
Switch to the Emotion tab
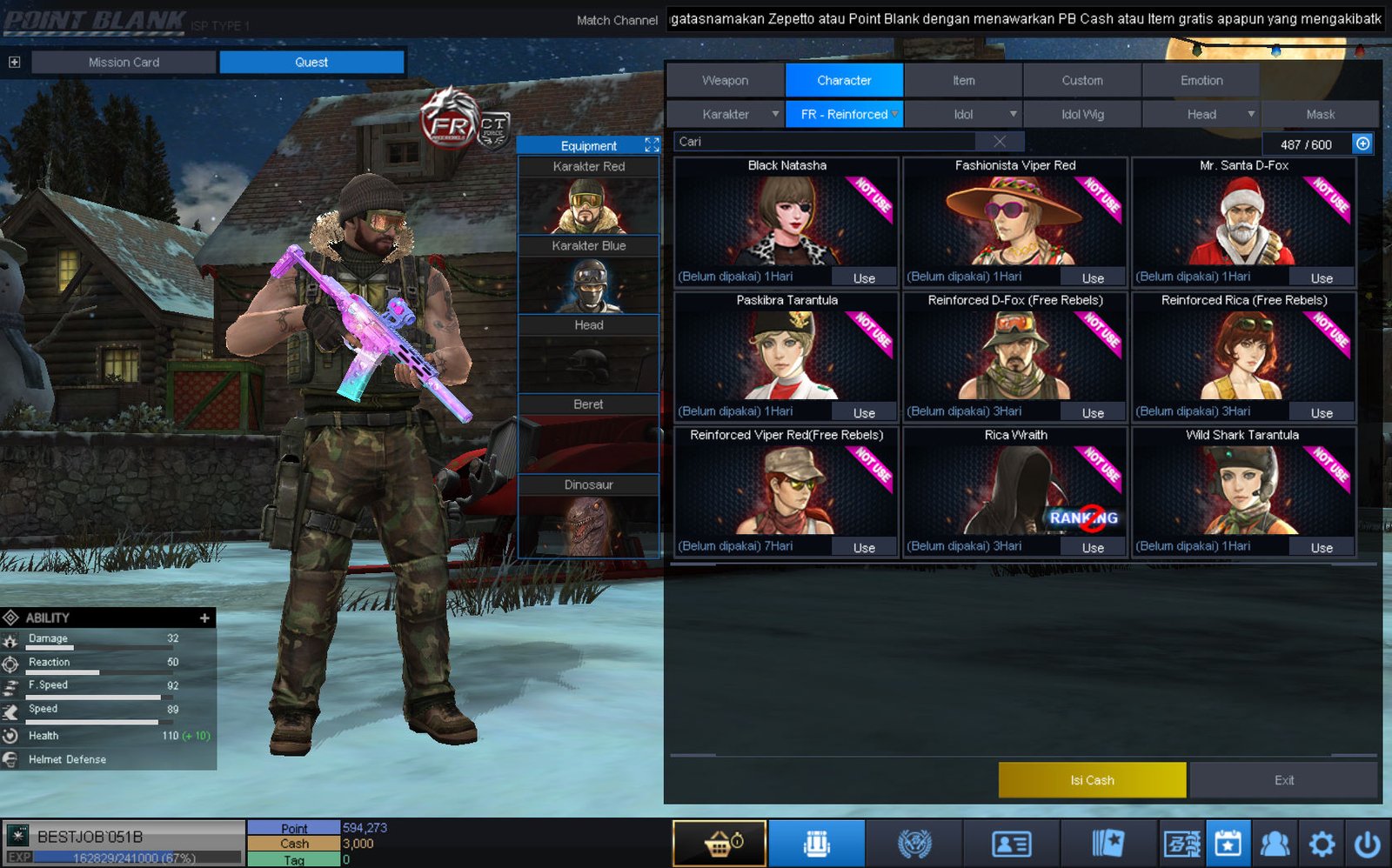(1201, 80)
